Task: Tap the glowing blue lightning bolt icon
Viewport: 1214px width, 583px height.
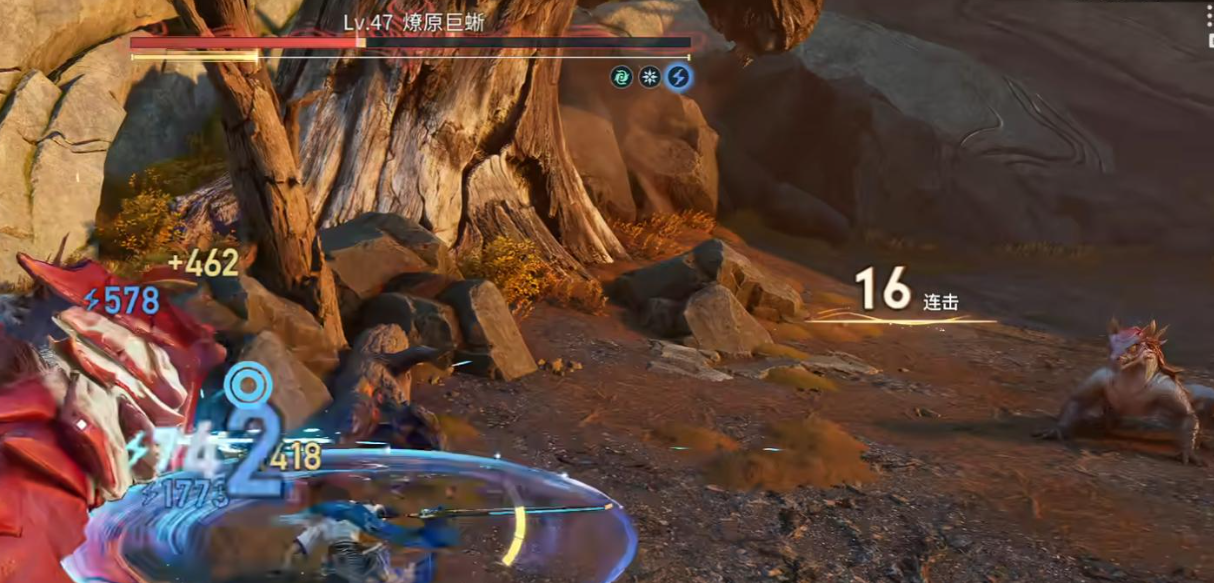Action: tap(679, 76)
